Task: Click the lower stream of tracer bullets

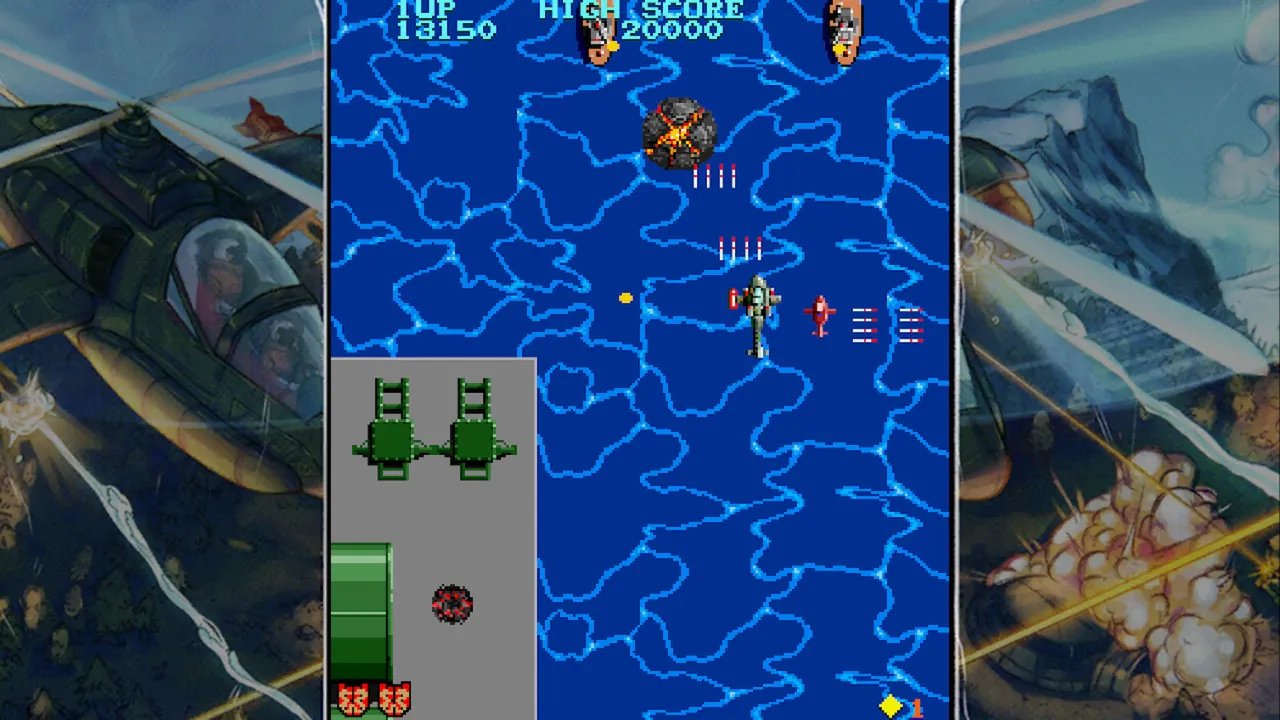Action: (740, 247)
